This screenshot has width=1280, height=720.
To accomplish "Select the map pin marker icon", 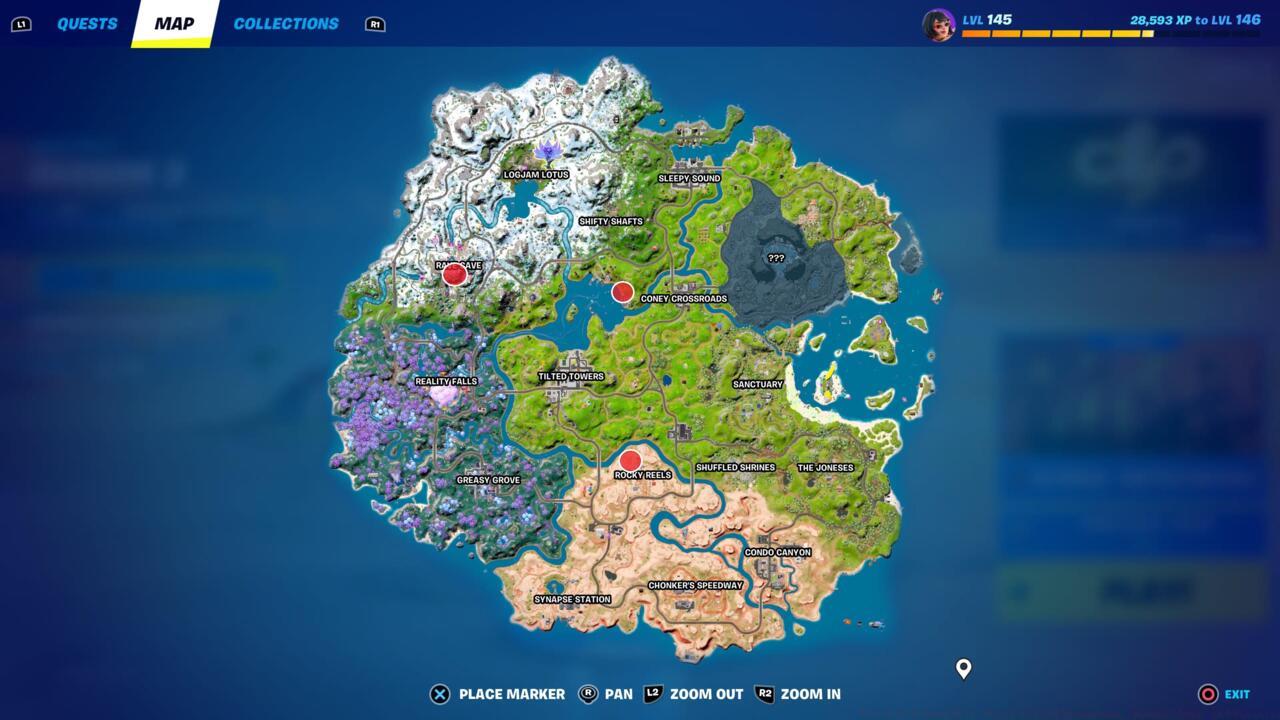I will pyautogui.click(x=963, y=670).
